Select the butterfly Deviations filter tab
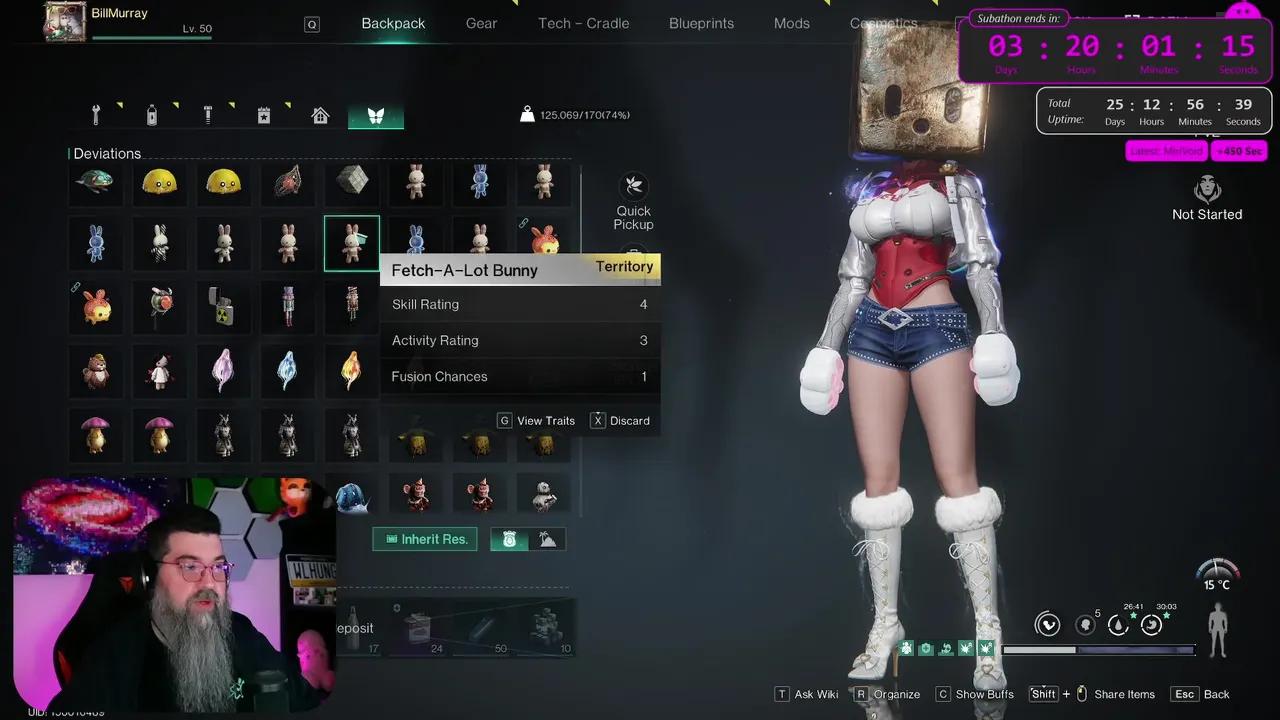This screenshot has height=720, width=1280. 375,114
